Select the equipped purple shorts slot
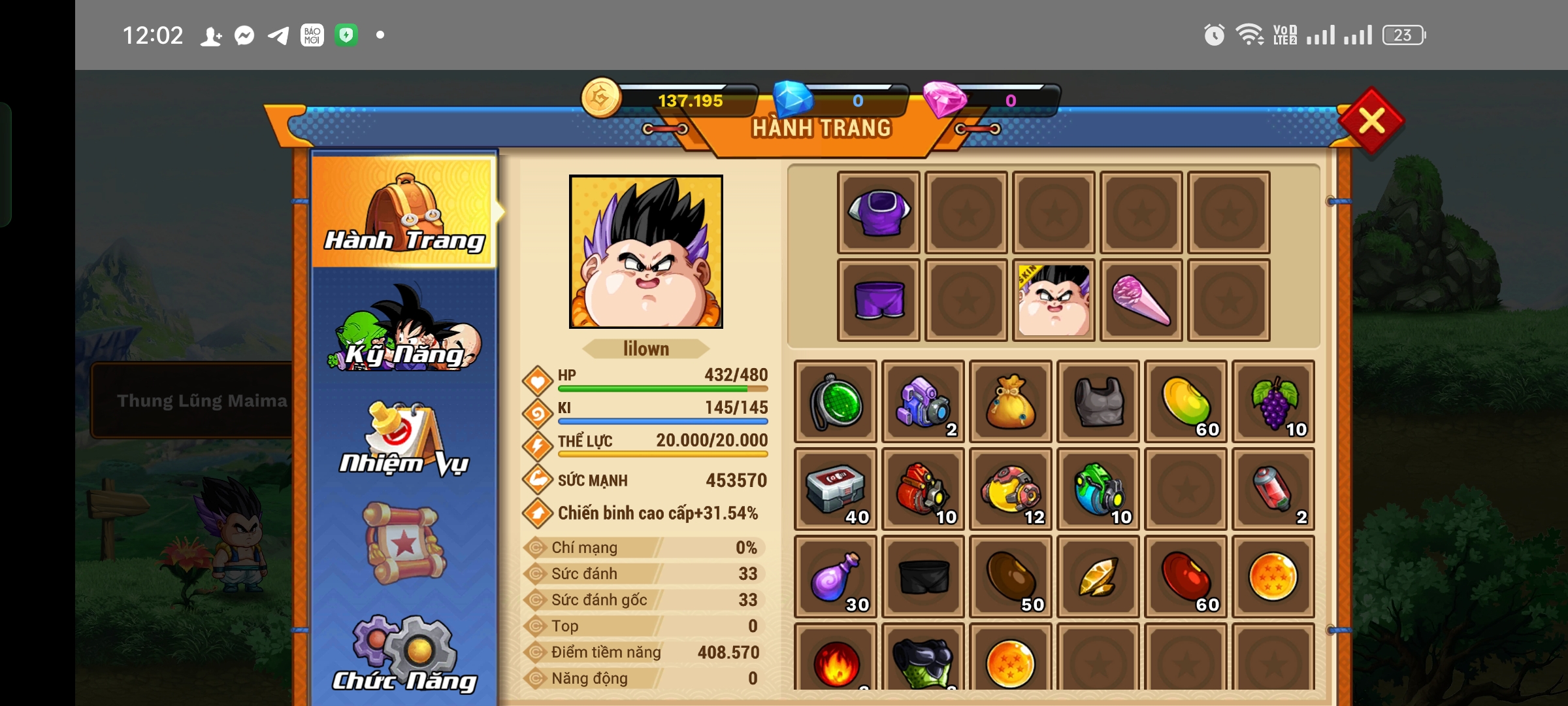This screenshot has width=1568, height=706. [x=879, y=300]
